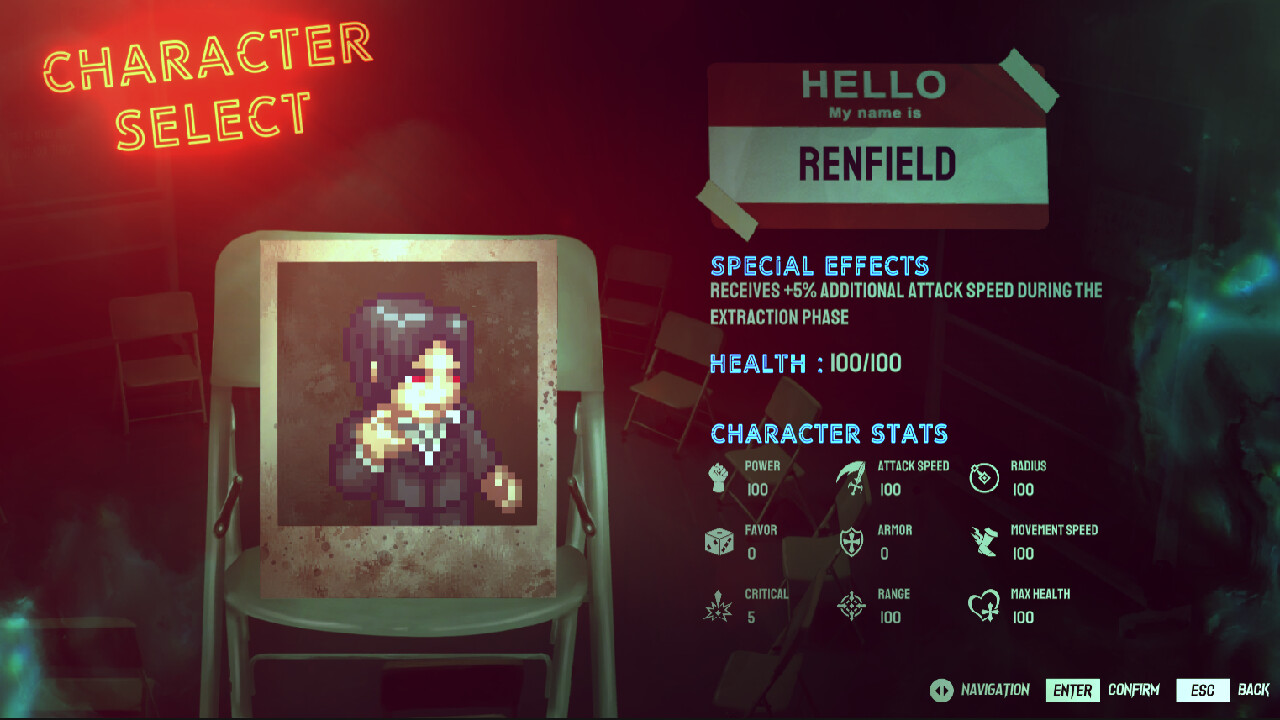Click the Radius stat icon
Screen dimensions: 1280x720
[983, 476]
